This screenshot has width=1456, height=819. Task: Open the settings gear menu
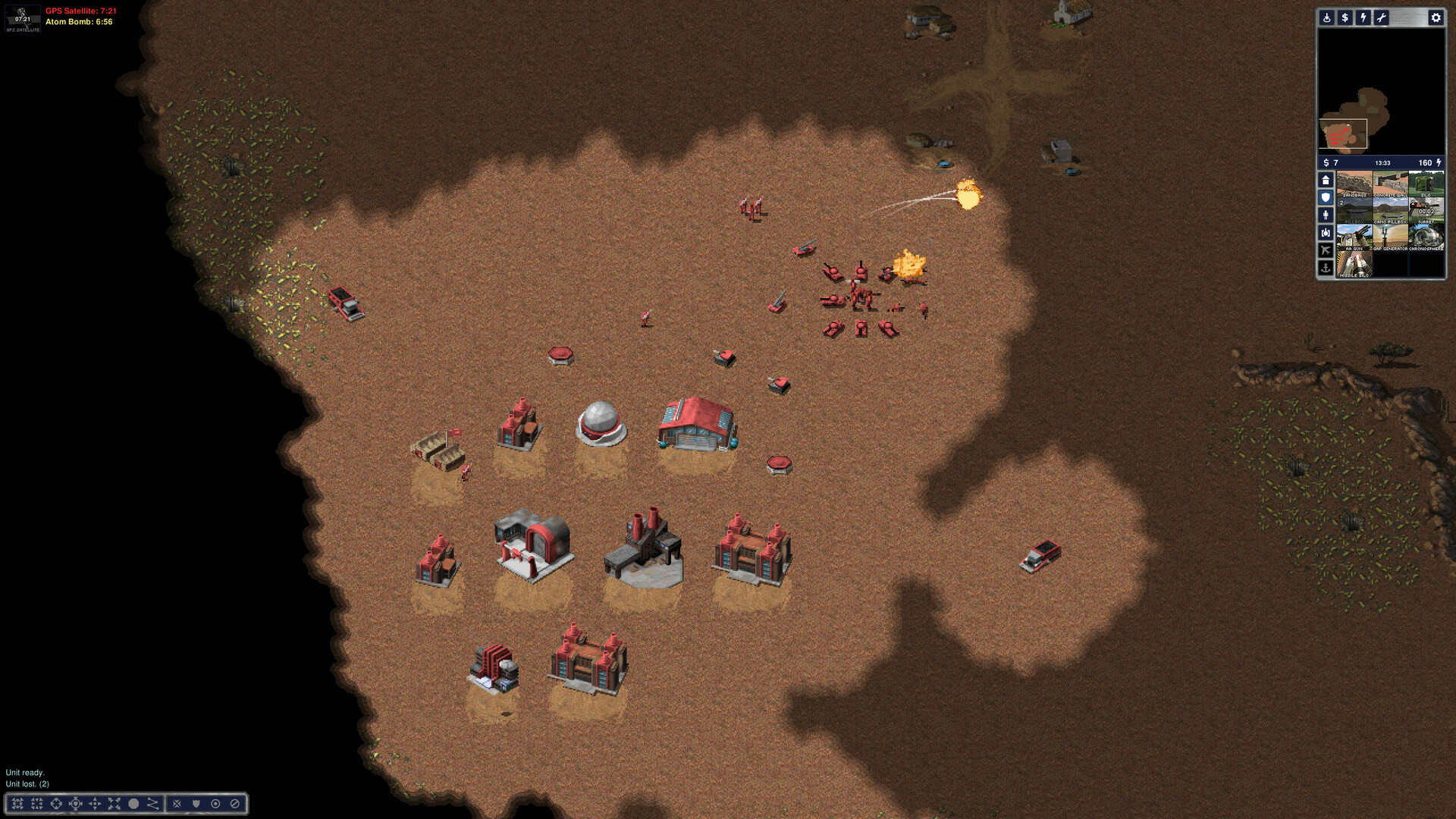1436,17
